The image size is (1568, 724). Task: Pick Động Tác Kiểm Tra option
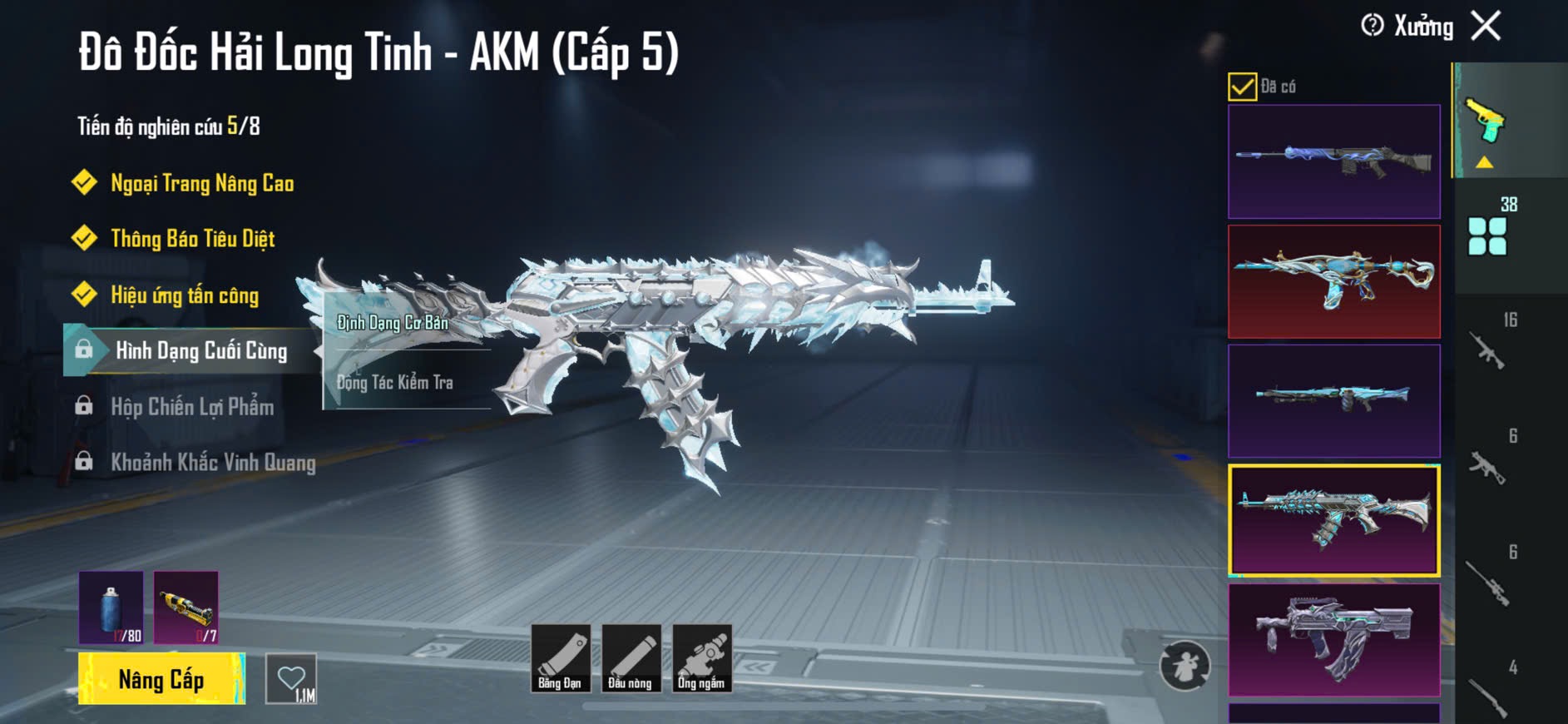point(395,383)
